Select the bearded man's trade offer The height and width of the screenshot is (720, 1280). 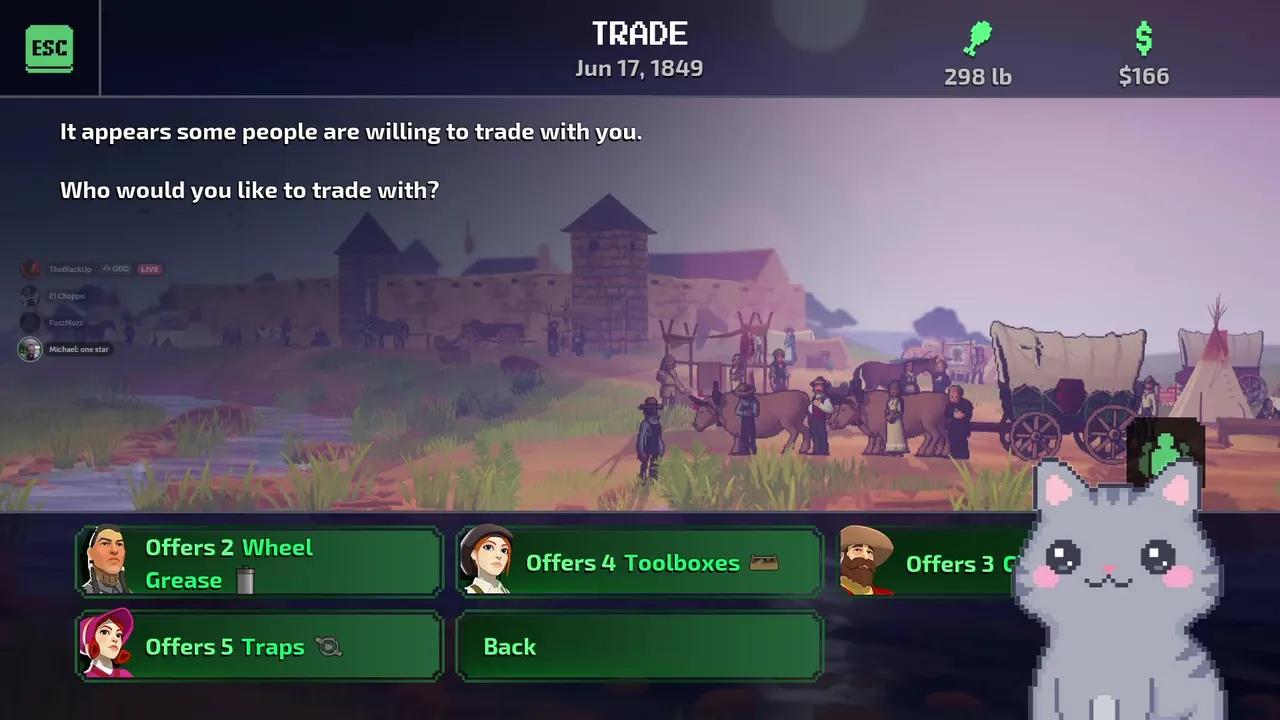coord(930,562)
